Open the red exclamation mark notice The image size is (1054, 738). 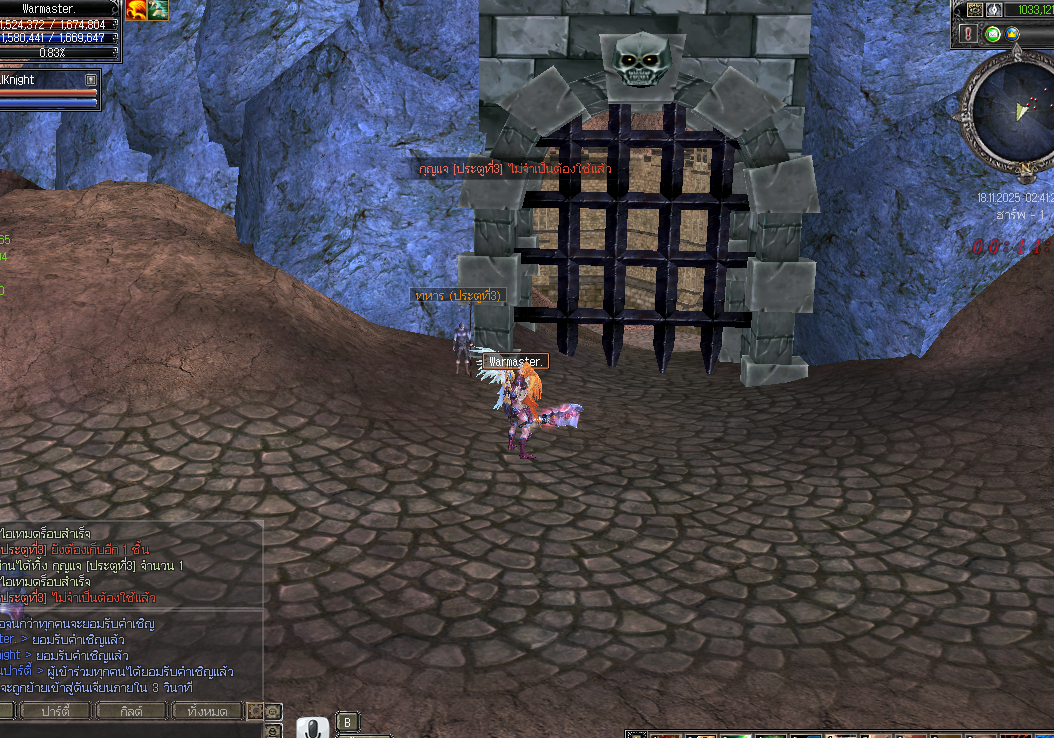(x=968, y=34)
